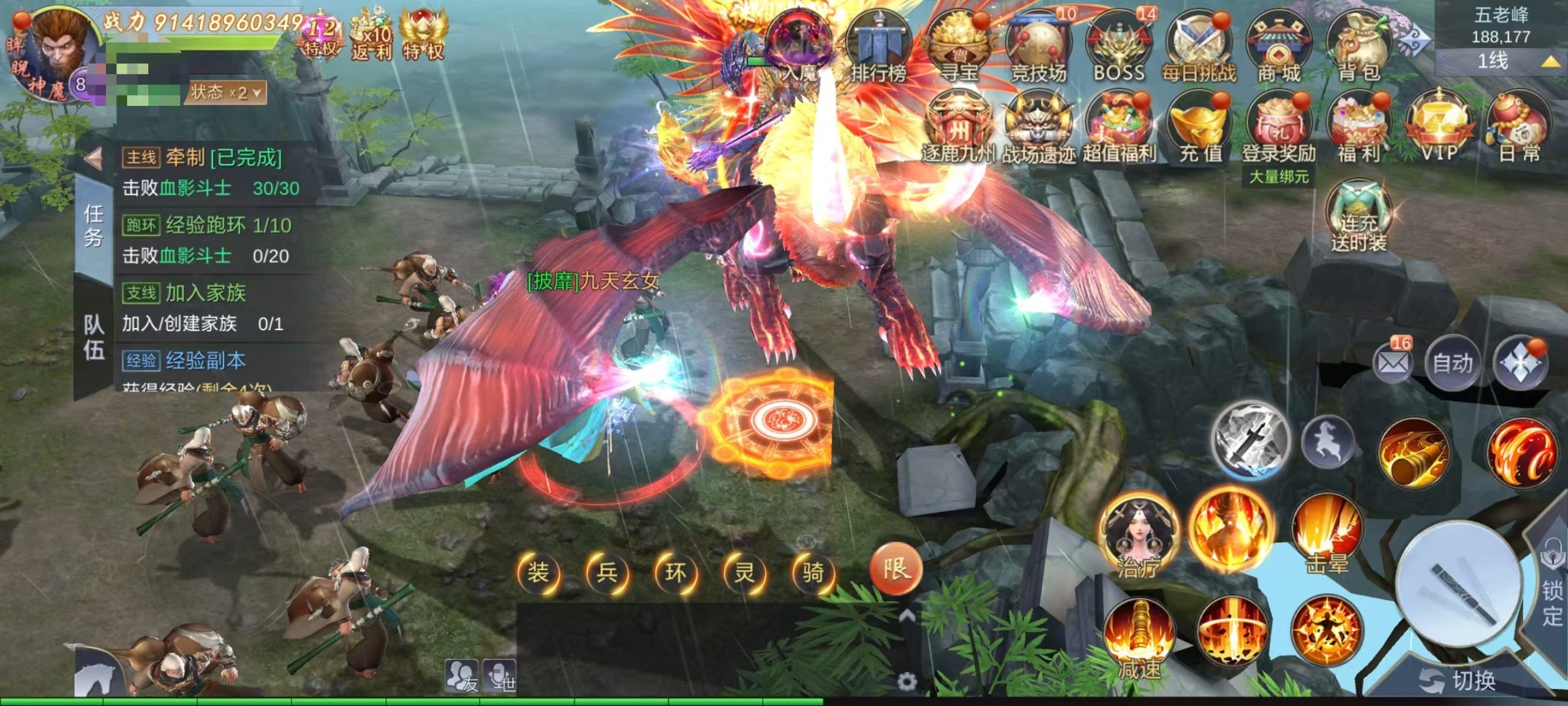Claim 登录奖励 login rewards
Screen dimensions: 1568x706
click(1279, 129)
